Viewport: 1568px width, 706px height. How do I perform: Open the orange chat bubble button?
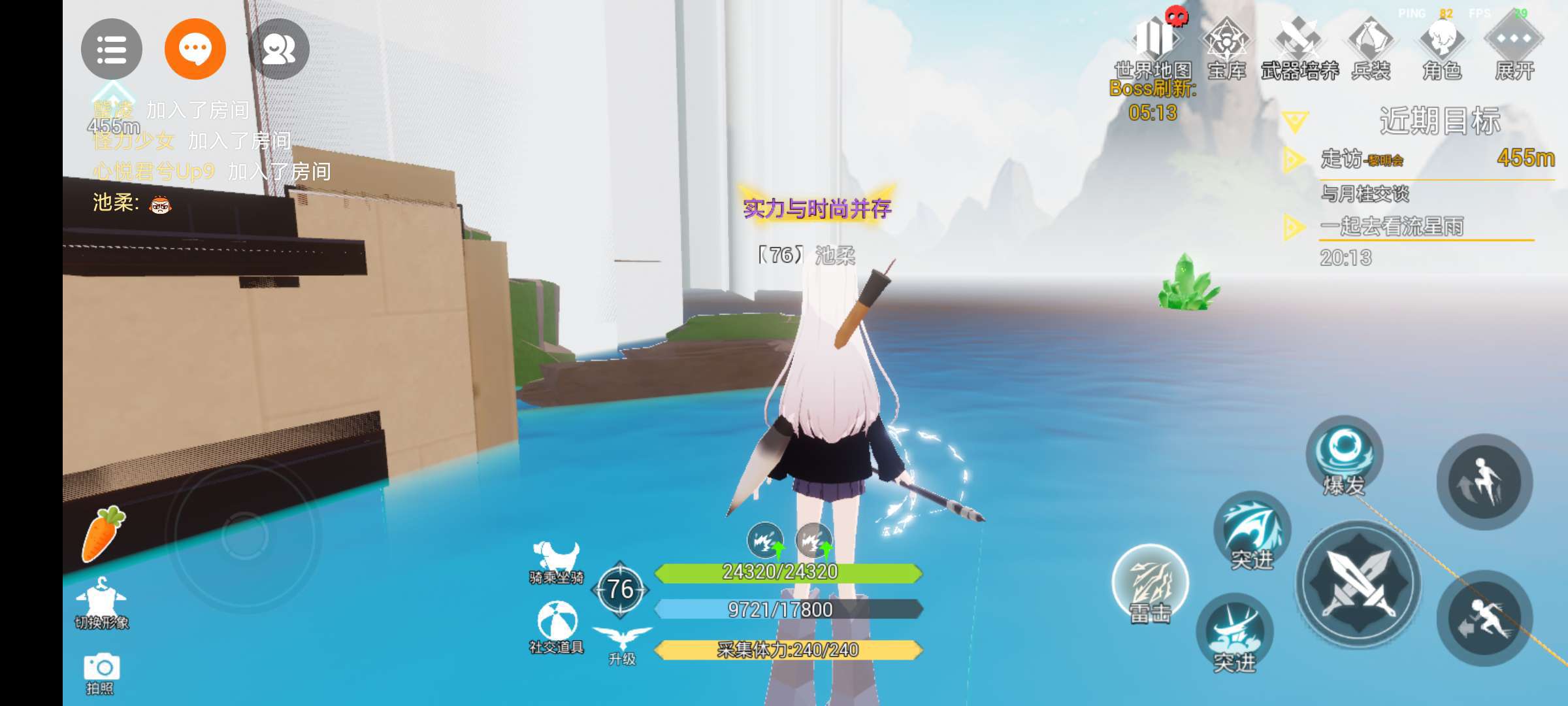195,50
